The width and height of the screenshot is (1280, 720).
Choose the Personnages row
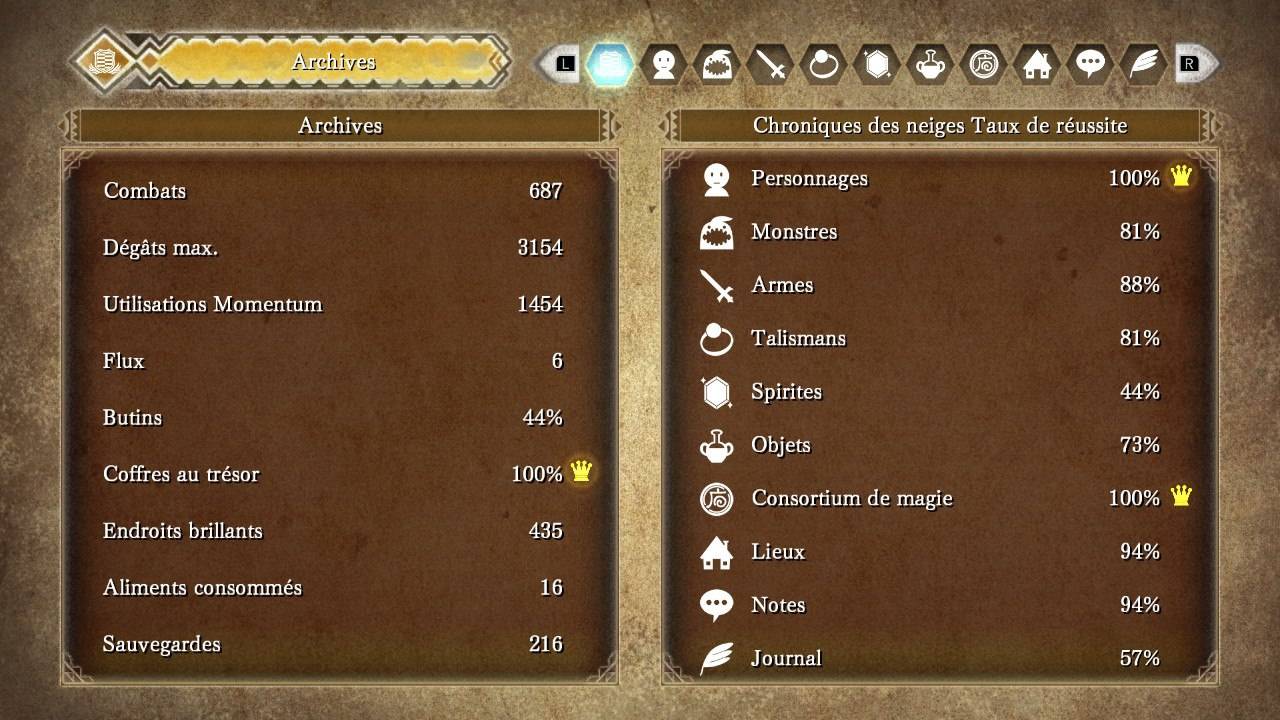pos(938,179)
